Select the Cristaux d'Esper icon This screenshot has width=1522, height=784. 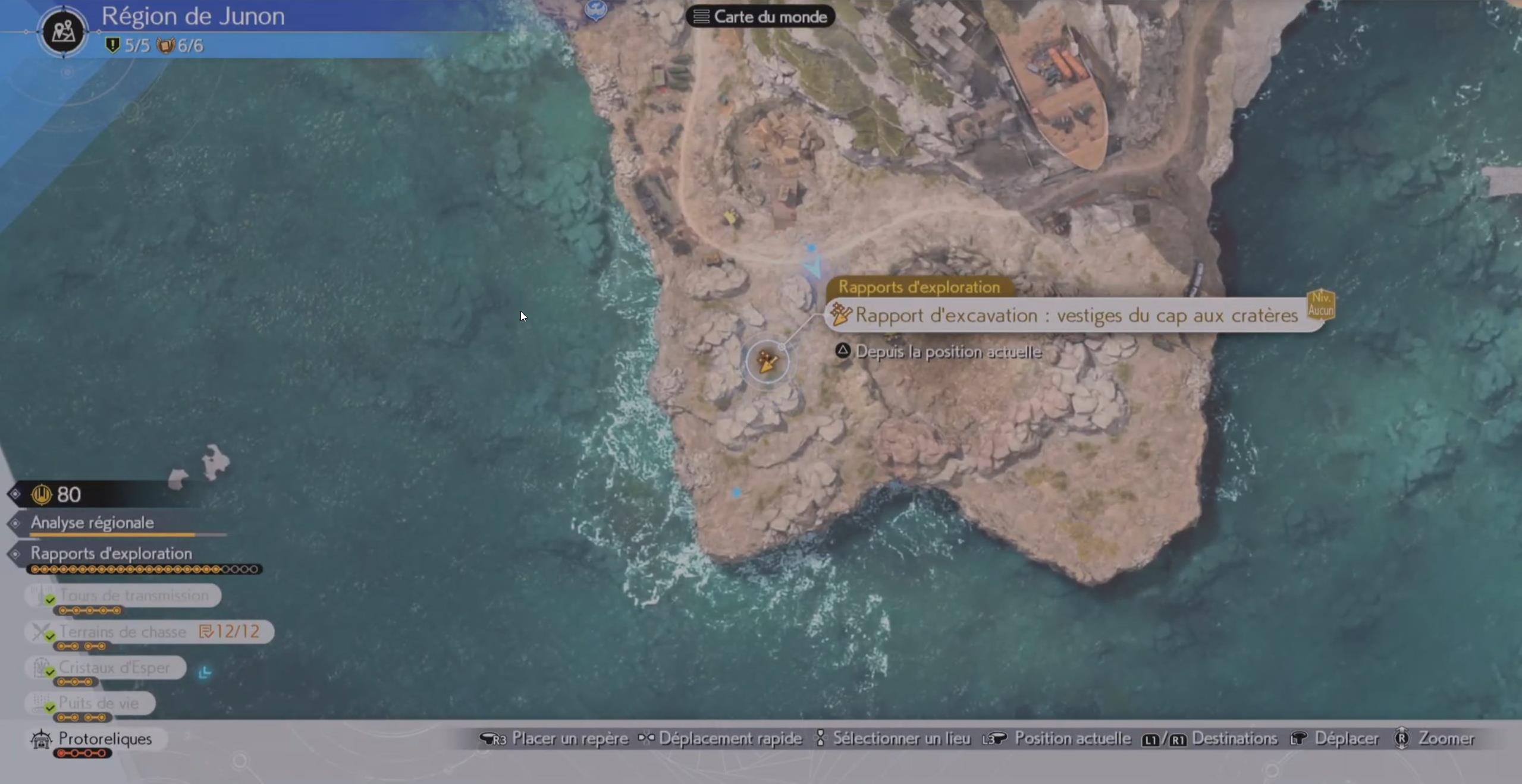point(40,667)
